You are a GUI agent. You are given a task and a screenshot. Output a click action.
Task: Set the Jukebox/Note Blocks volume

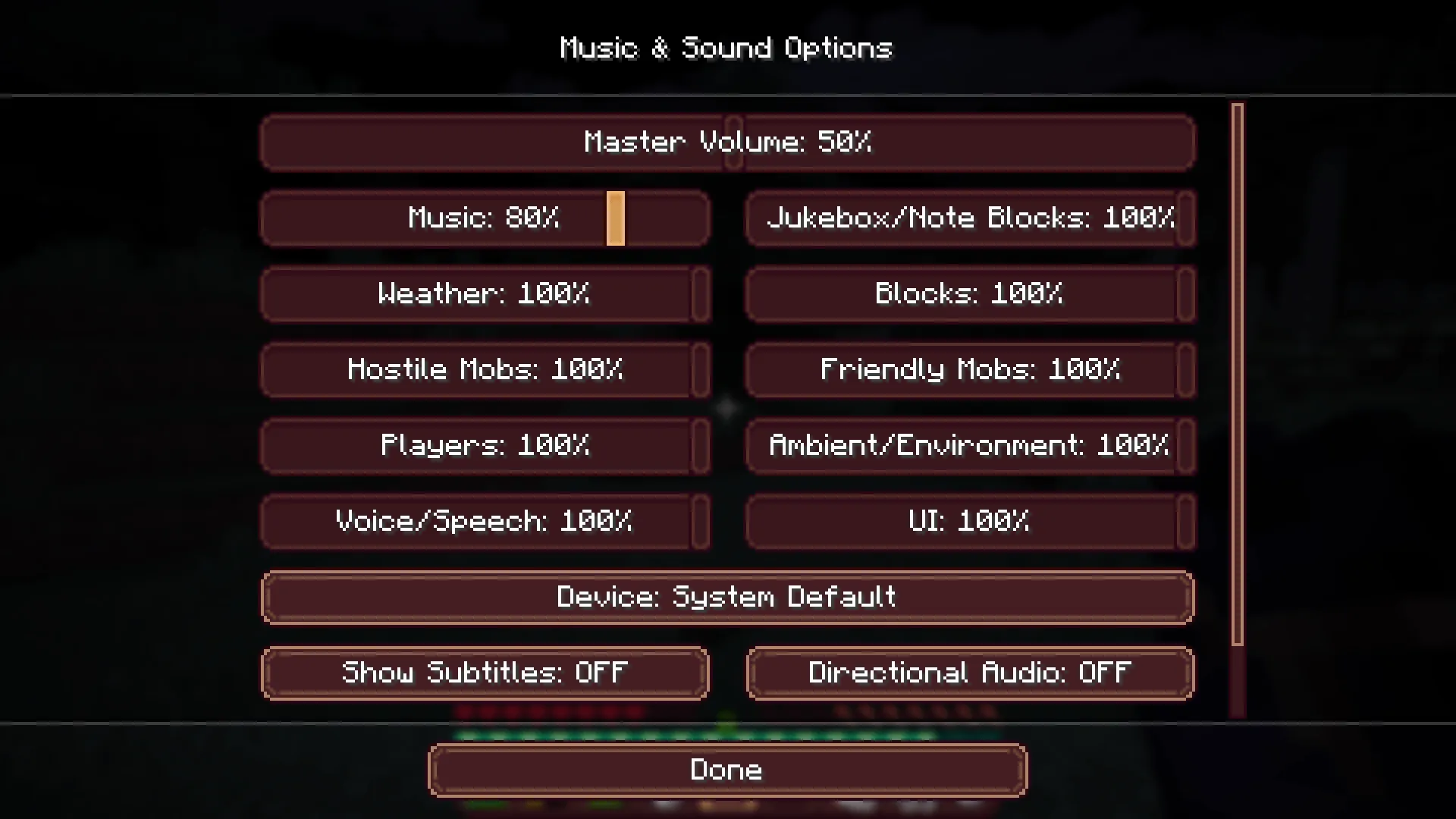[x=971, y=218]
